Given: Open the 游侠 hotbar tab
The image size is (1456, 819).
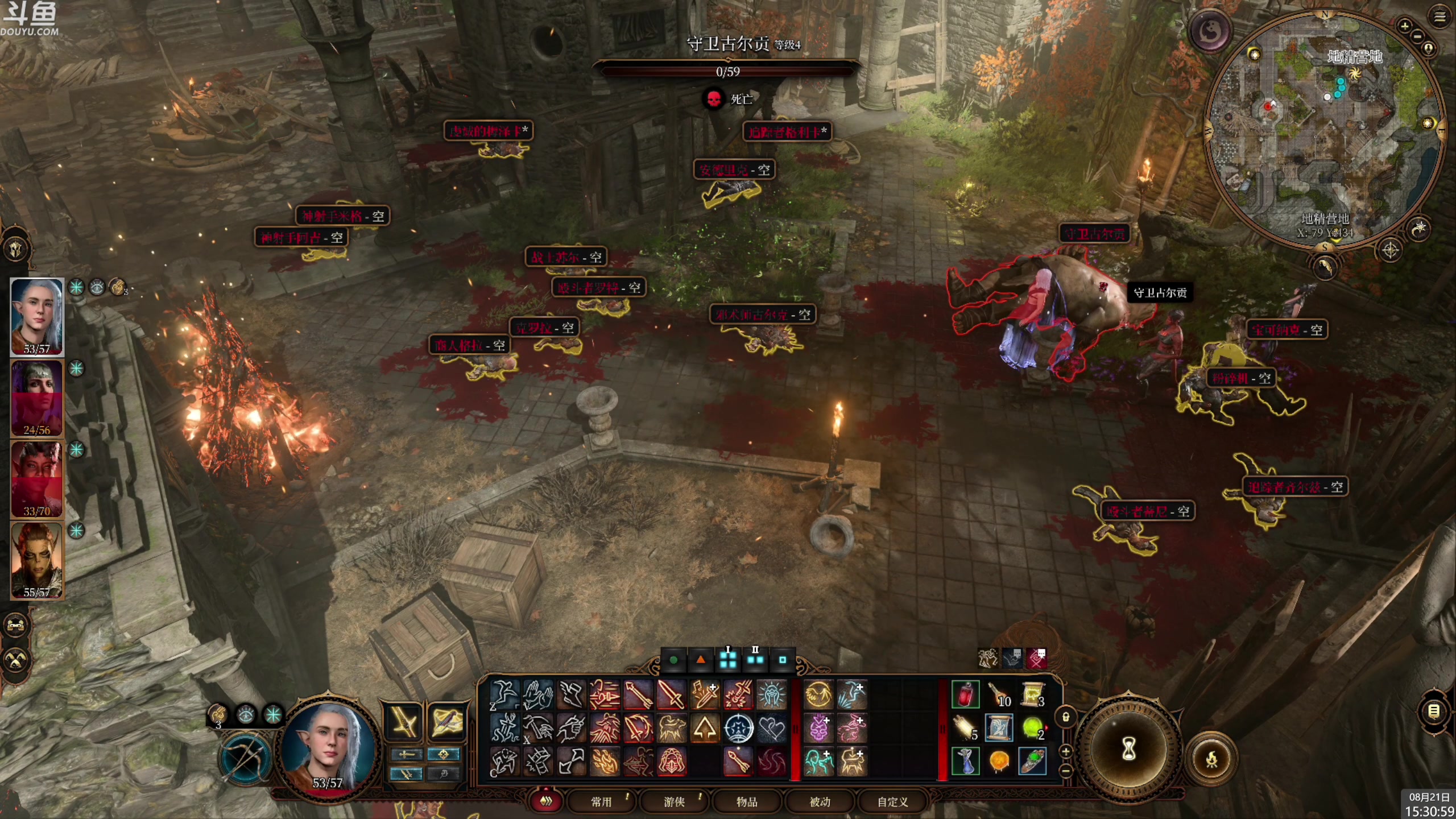Looking at the screenshot, I should (674, 801).
